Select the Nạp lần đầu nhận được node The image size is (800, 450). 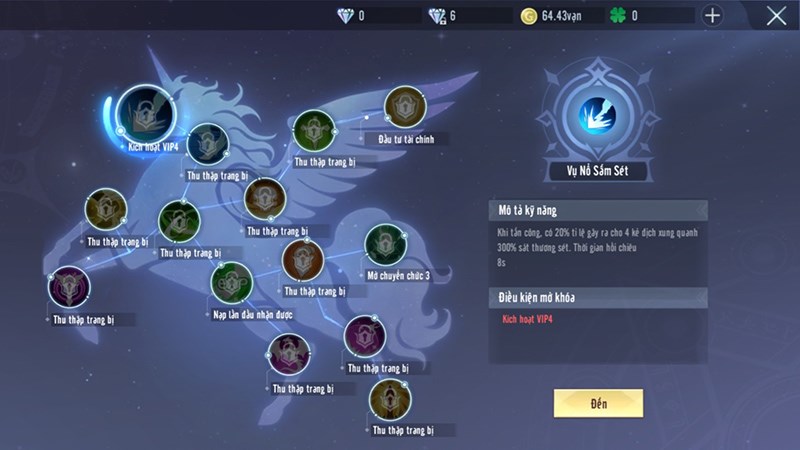(x=229, y=283)
